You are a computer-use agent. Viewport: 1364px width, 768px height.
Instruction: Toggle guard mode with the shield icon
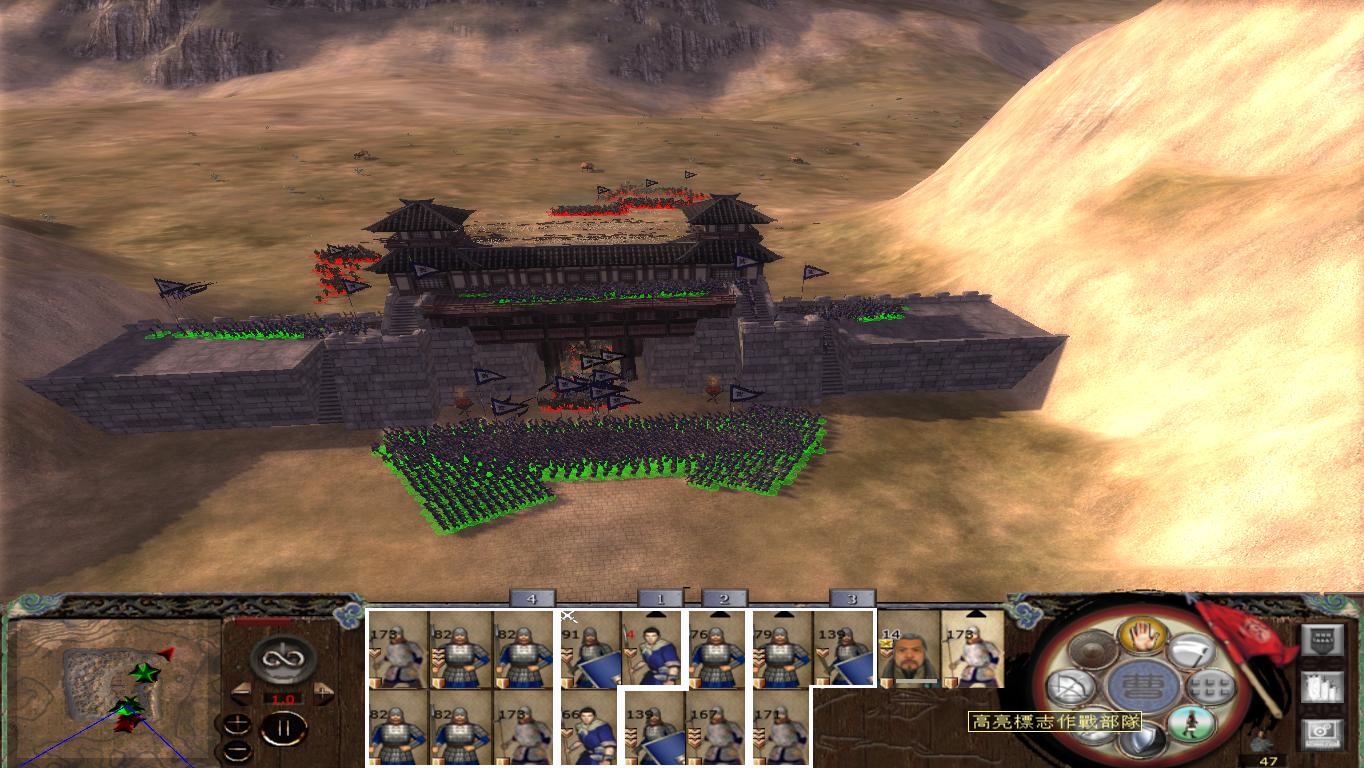[x=1141, y=740]
